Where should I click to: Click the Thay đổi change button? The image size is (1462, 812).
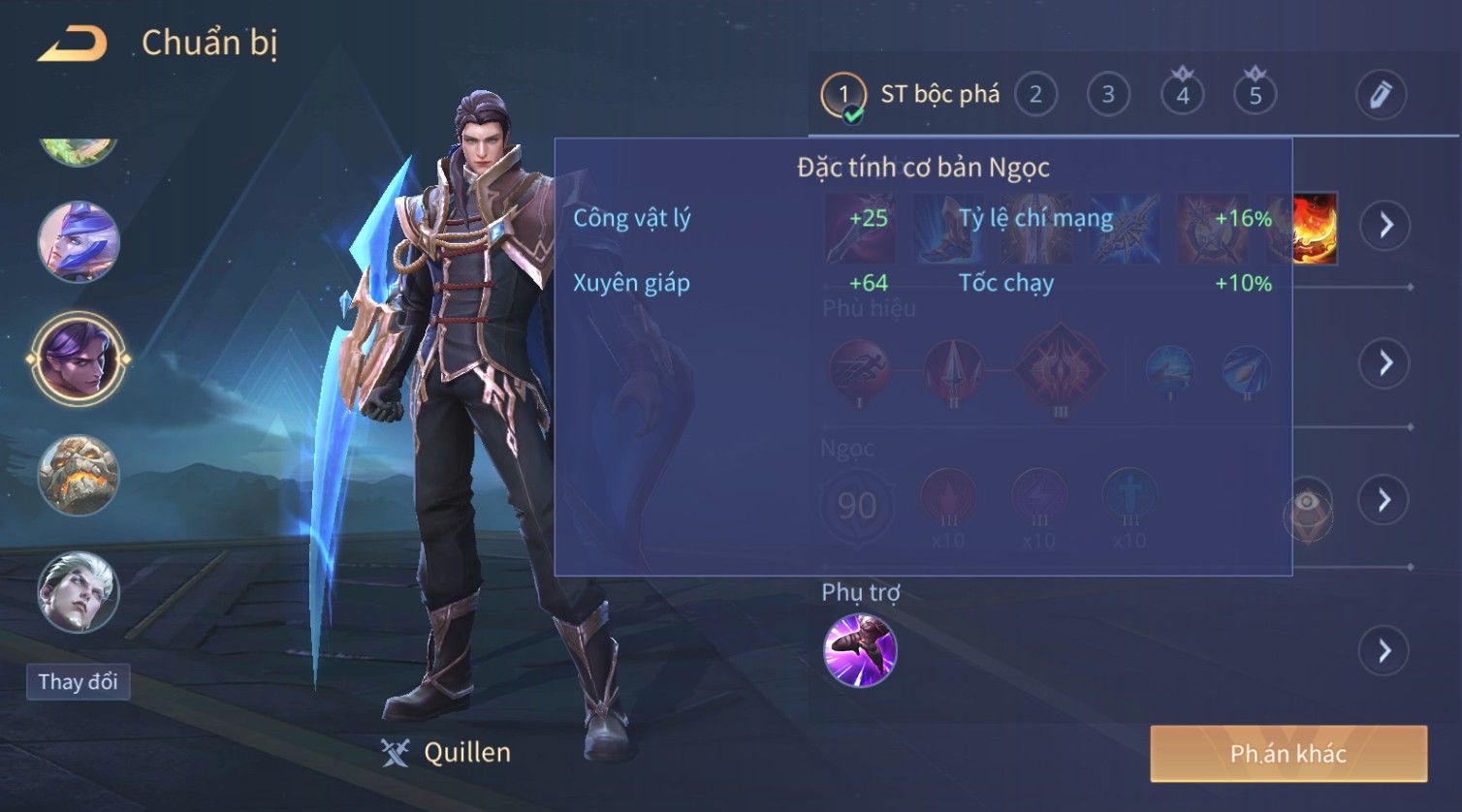coord(78,682)
